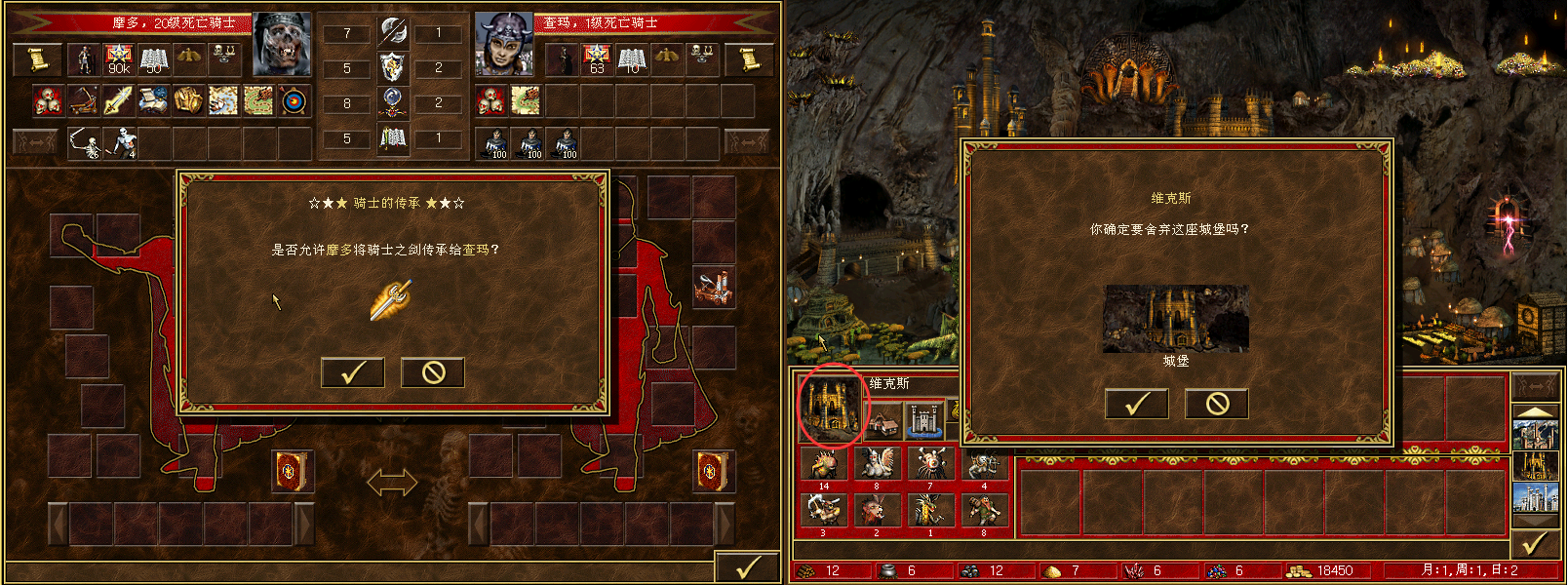Click the town list up arrow
The height and width of the screenshot is (585, 1568).
click(1534, 411)
